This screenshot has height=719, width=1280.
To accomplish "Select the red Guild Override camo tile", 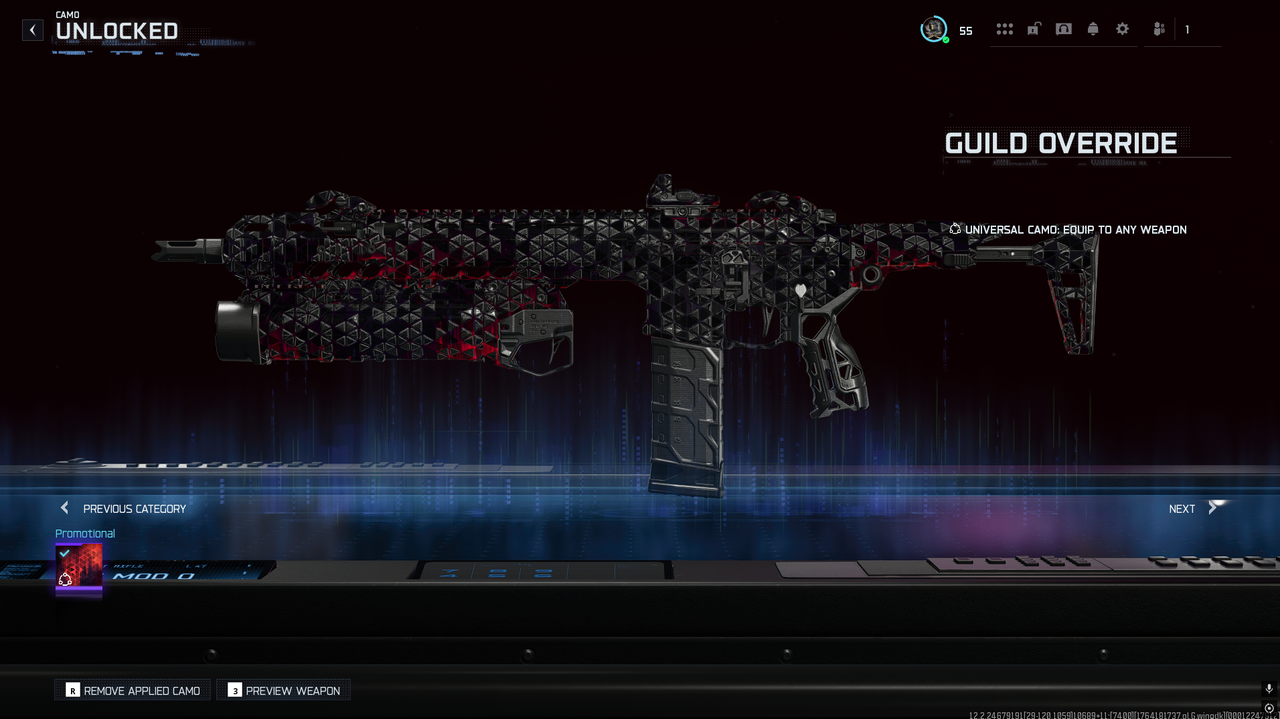I will point(79,568).
